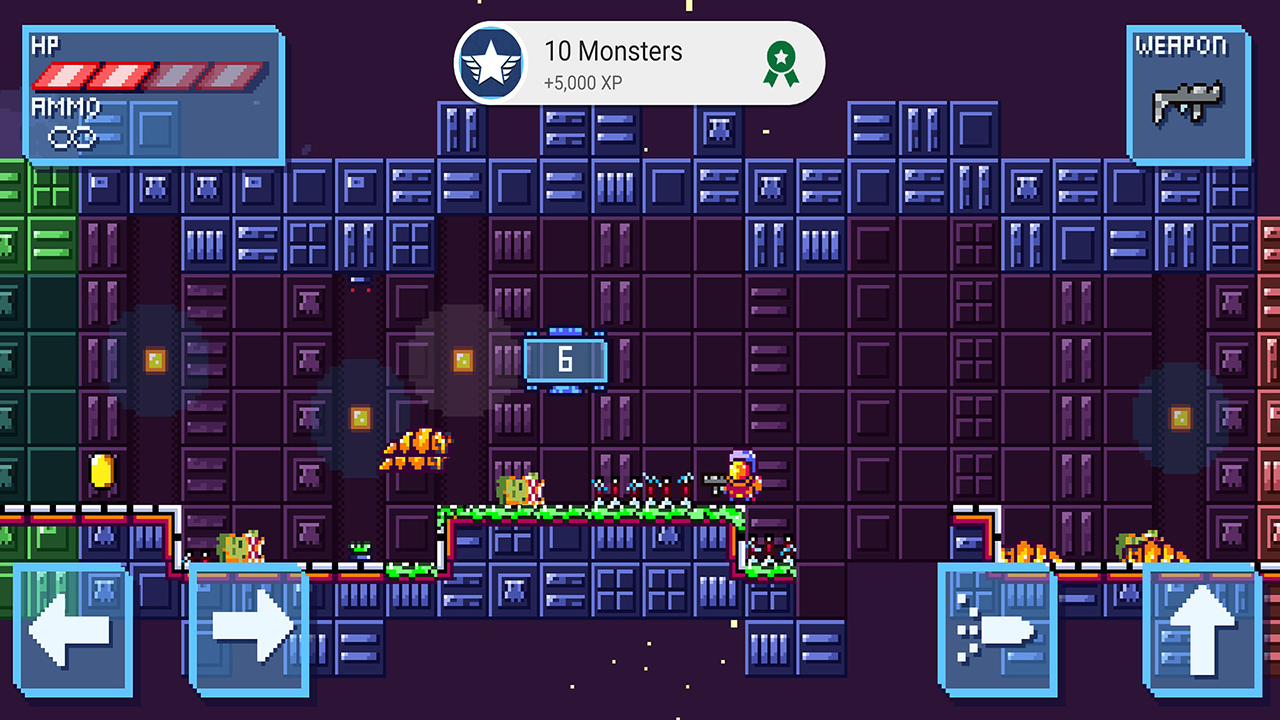Image resolution: width=1280 pixels, height=720 pixels.
Task: Jump using the up arrow button
Action: [1201, 630]
